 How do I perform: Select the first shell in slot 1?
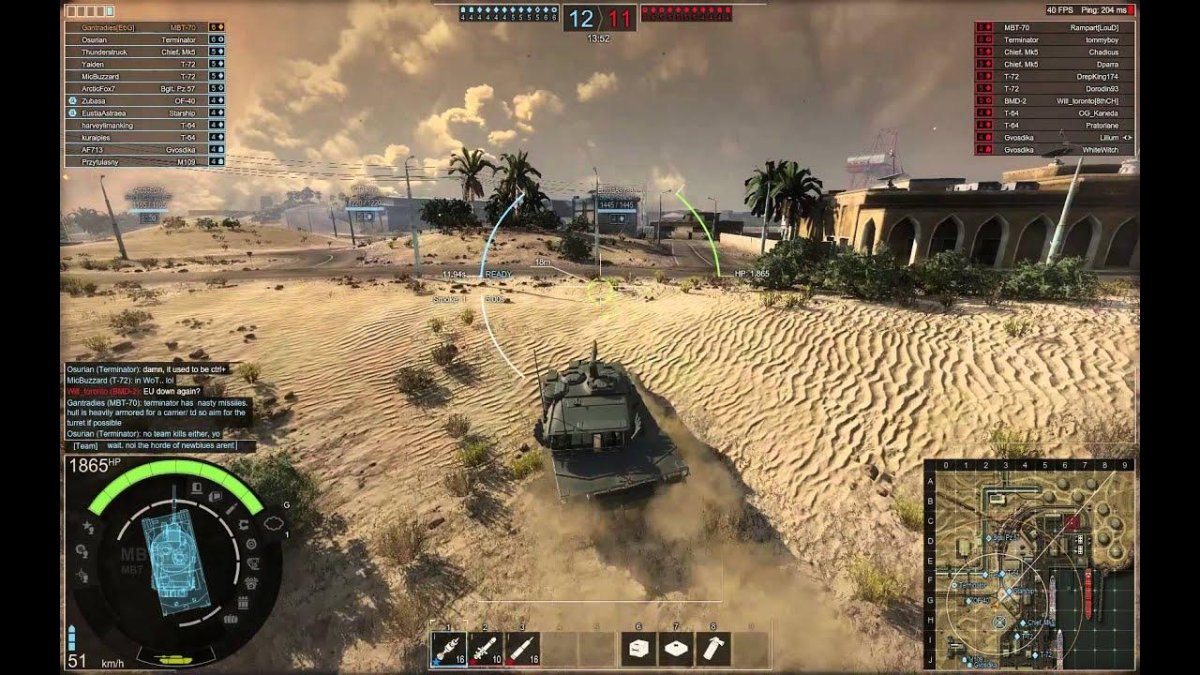449,649
